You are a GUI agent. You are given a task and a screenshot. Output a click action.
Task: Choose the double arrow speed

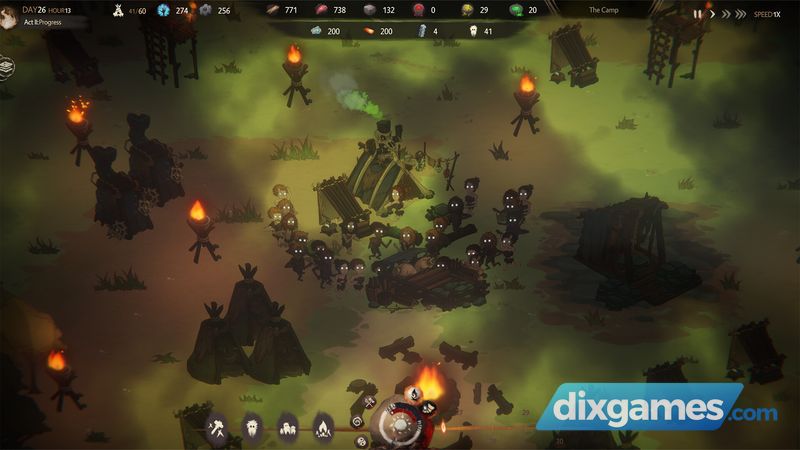click(725, 14)
